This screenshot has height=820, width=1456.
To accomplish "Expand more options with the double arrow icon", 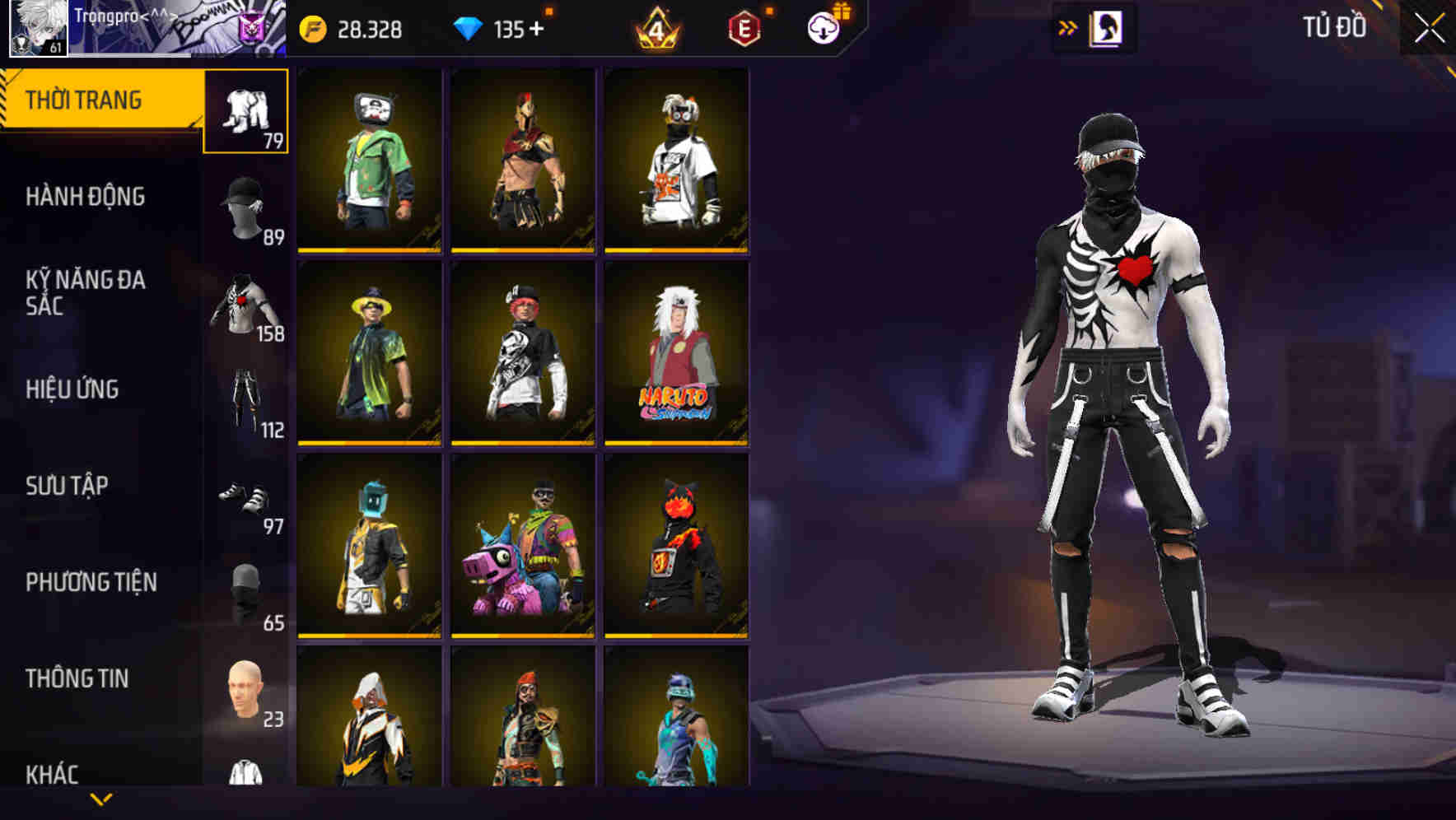I will coord(1068,26).
